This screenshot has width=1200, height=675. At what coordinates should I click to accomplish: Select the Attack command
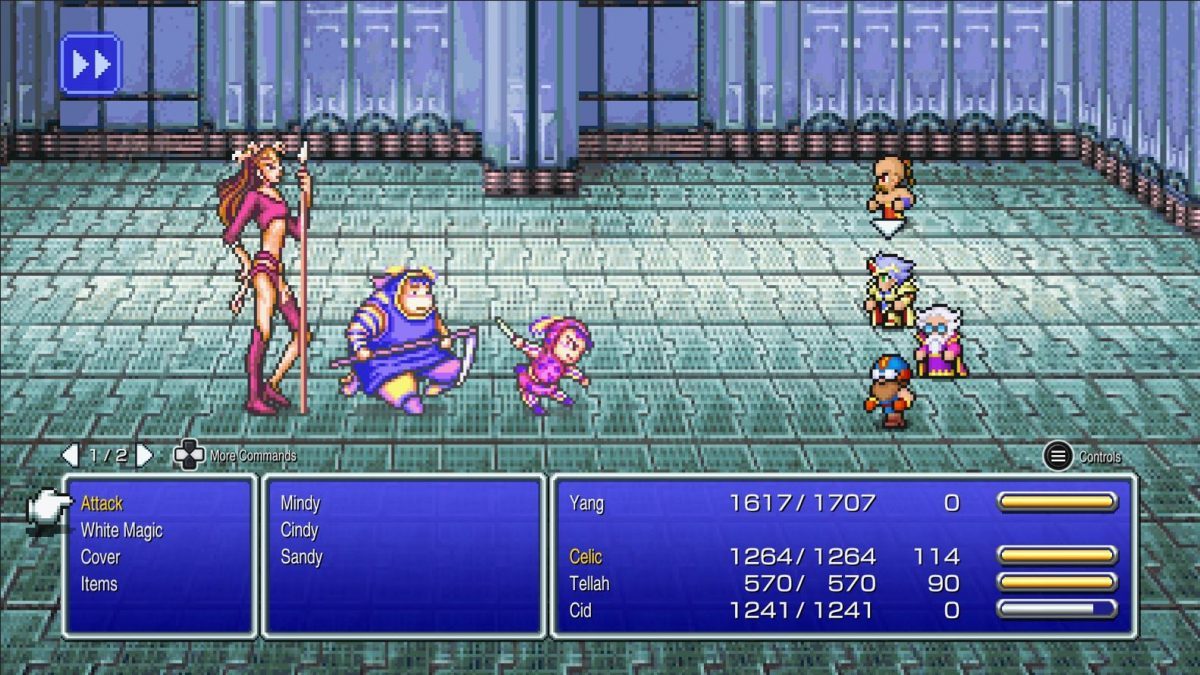click(102, 503)
